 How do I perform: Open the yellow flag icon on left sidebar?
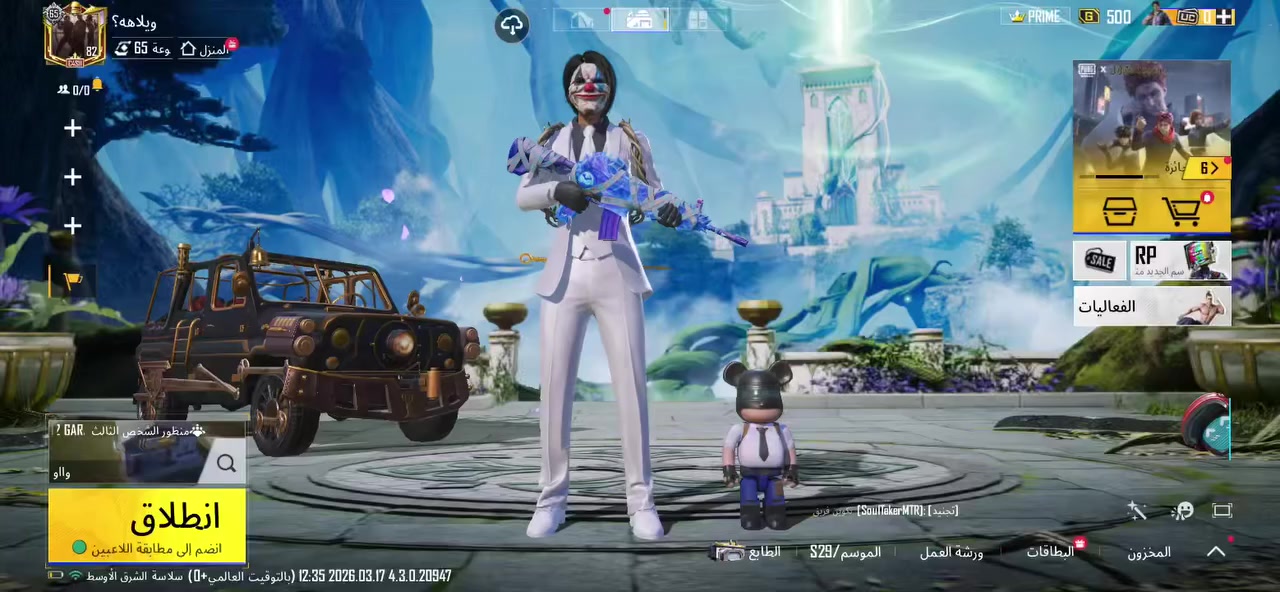pyautogui.click(x=73, y=282)
